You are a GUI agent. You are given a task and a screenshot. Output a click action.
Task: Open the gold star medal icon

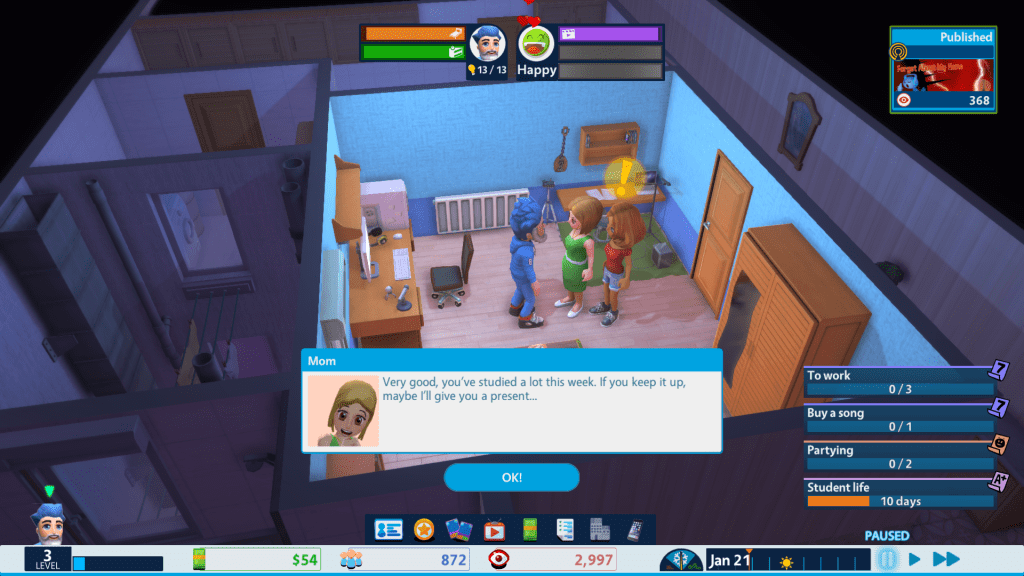coord(423,529)
